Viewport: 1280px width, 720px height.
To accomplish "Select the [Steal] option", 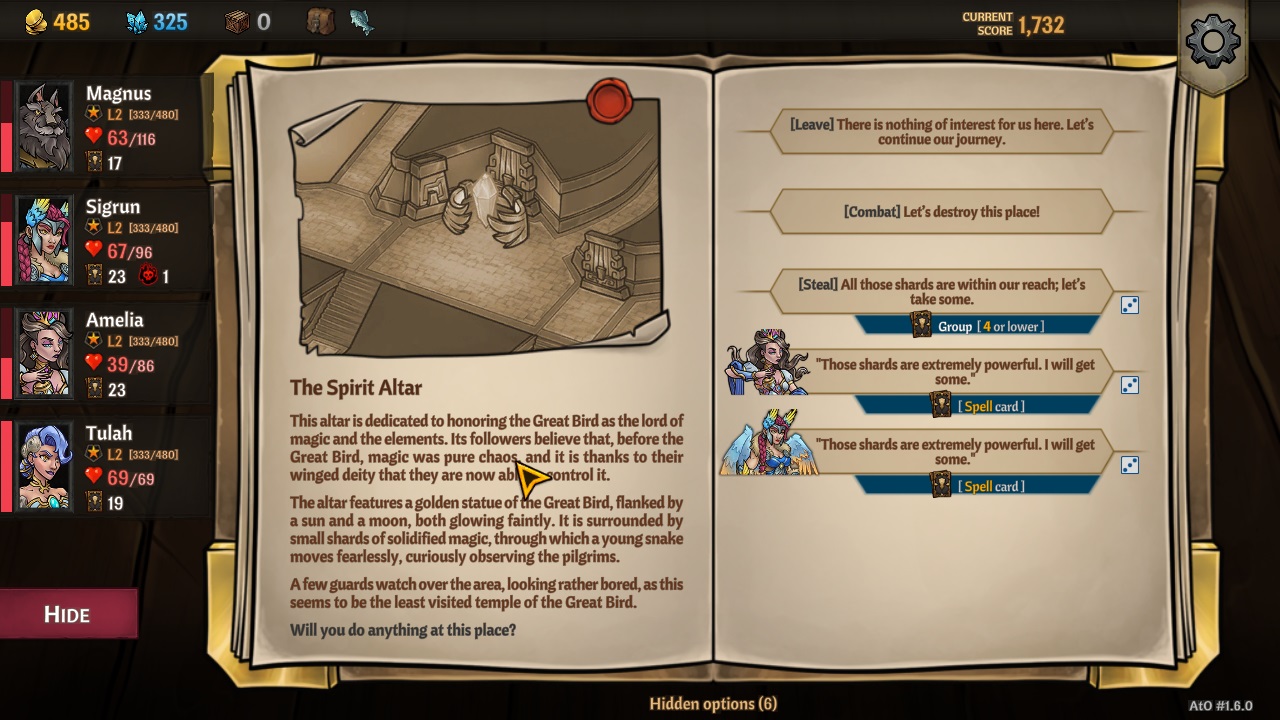I will pos(940,291).
